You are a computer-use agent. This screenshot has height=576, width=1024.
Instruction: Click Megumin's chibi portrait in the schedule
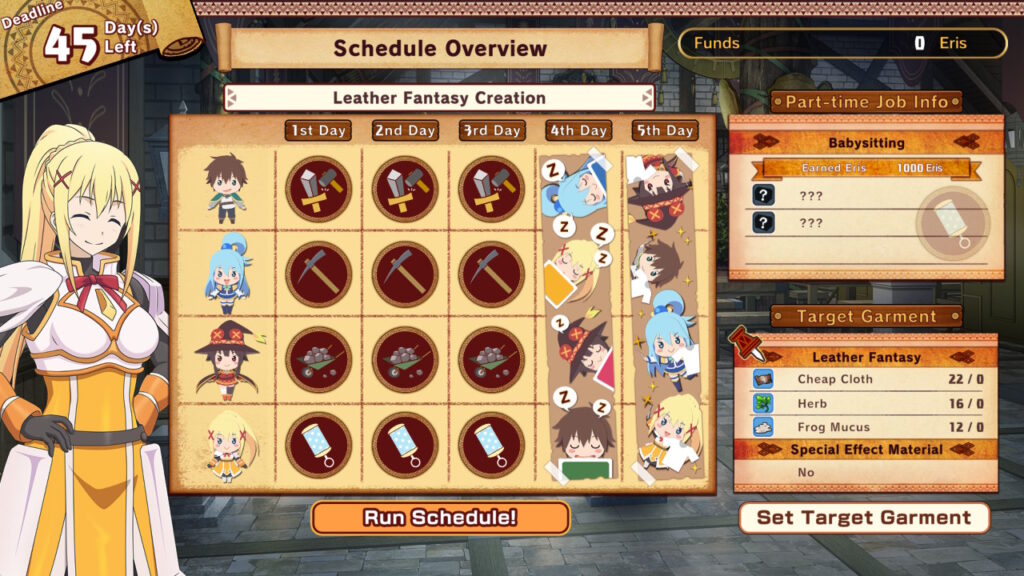pos(225,359)
